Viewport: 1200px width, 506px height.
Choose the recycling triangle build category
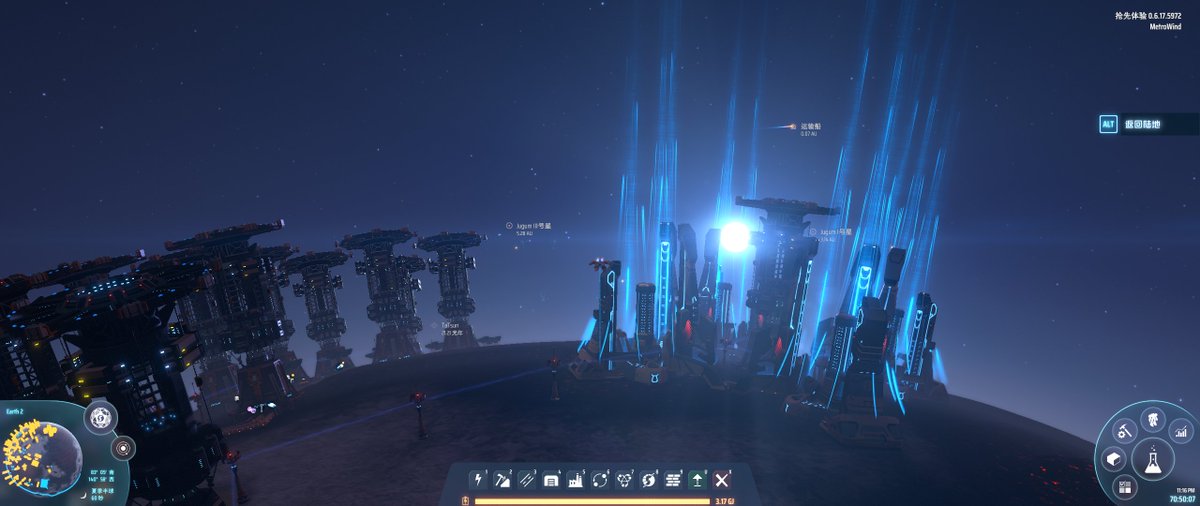[x=624, y=480]
